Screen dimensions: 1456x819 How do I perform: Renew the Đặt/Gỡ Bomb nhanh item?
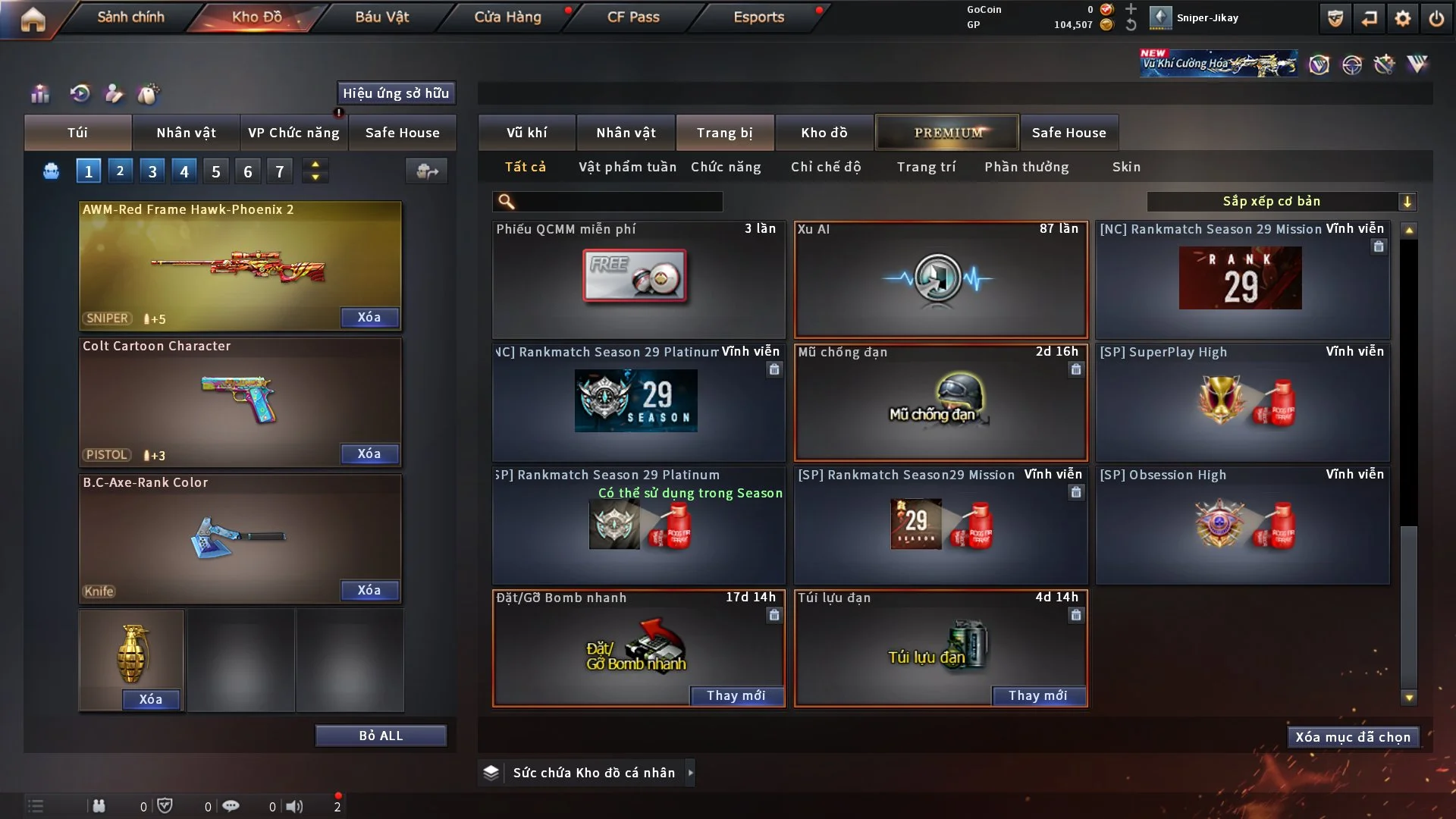pos(736,695)
